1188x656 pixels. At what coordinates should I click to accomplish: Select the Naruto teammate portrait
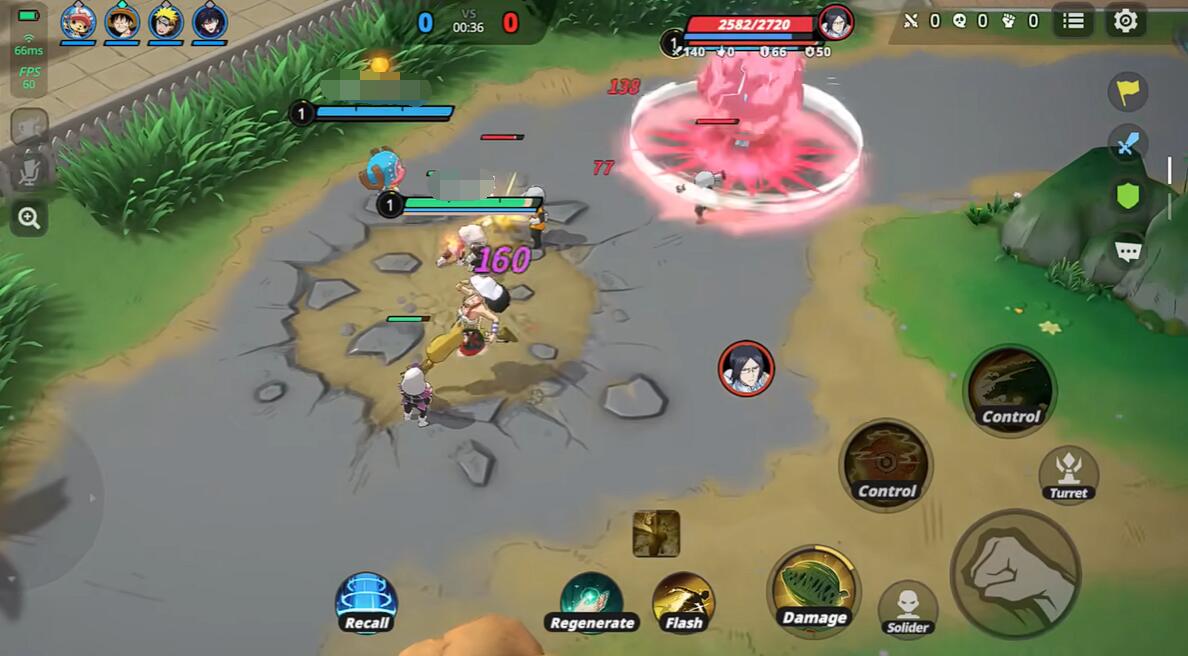click(166, 21)
